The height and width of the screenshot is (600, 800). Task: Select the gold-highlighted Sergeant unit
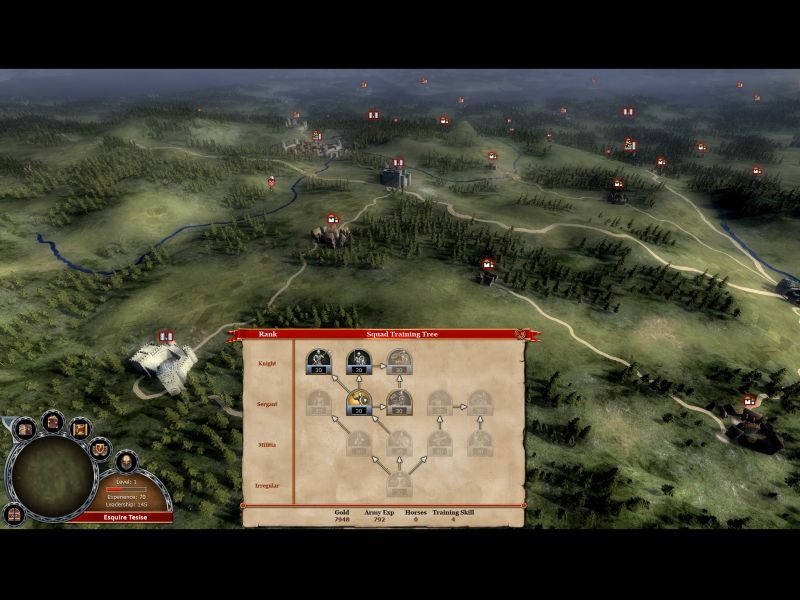pos(359,402)
